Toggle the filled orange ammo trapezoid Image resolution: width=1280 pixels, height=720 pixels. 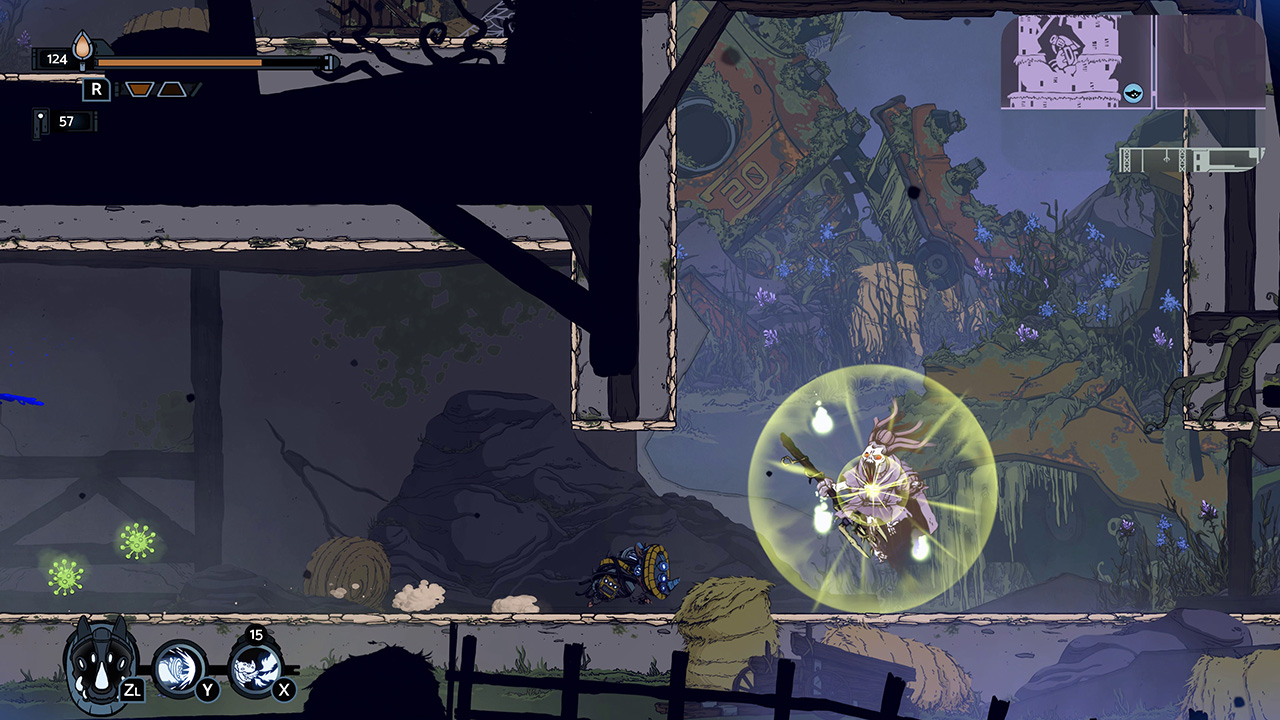click(139, 89)
